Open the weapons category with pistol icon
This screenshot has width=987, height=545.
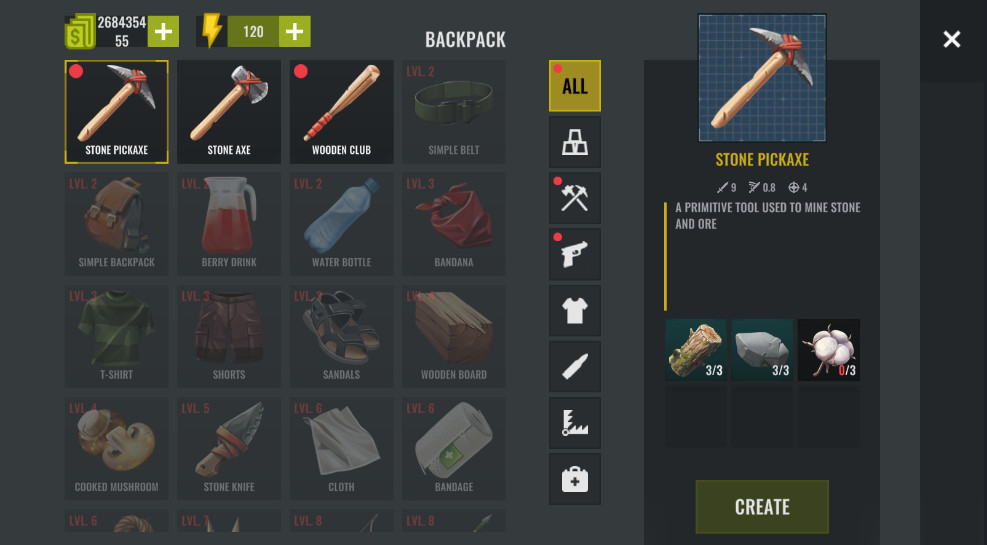tap(574, 254)
